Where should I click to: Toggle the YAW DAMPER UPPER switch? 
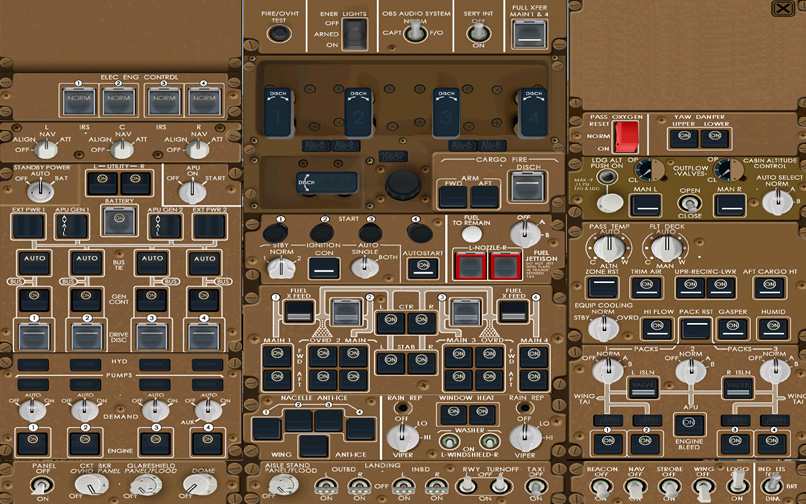(x=685, y=138)
